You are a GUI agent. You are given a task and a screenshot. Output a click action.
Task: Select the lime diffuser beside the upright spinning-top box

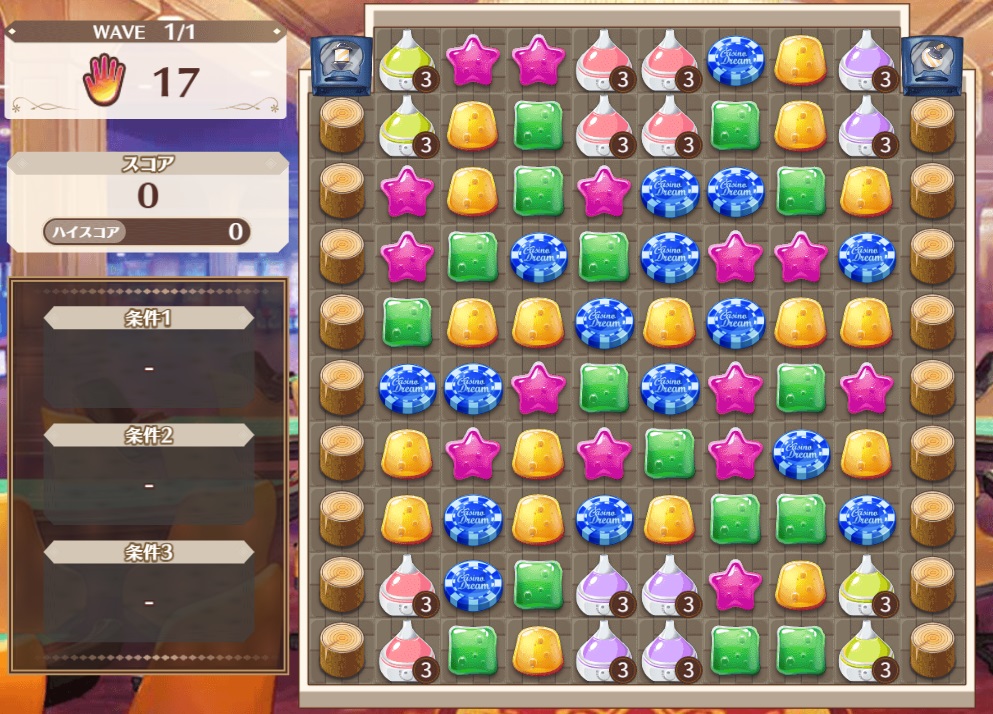click(406, 60)
